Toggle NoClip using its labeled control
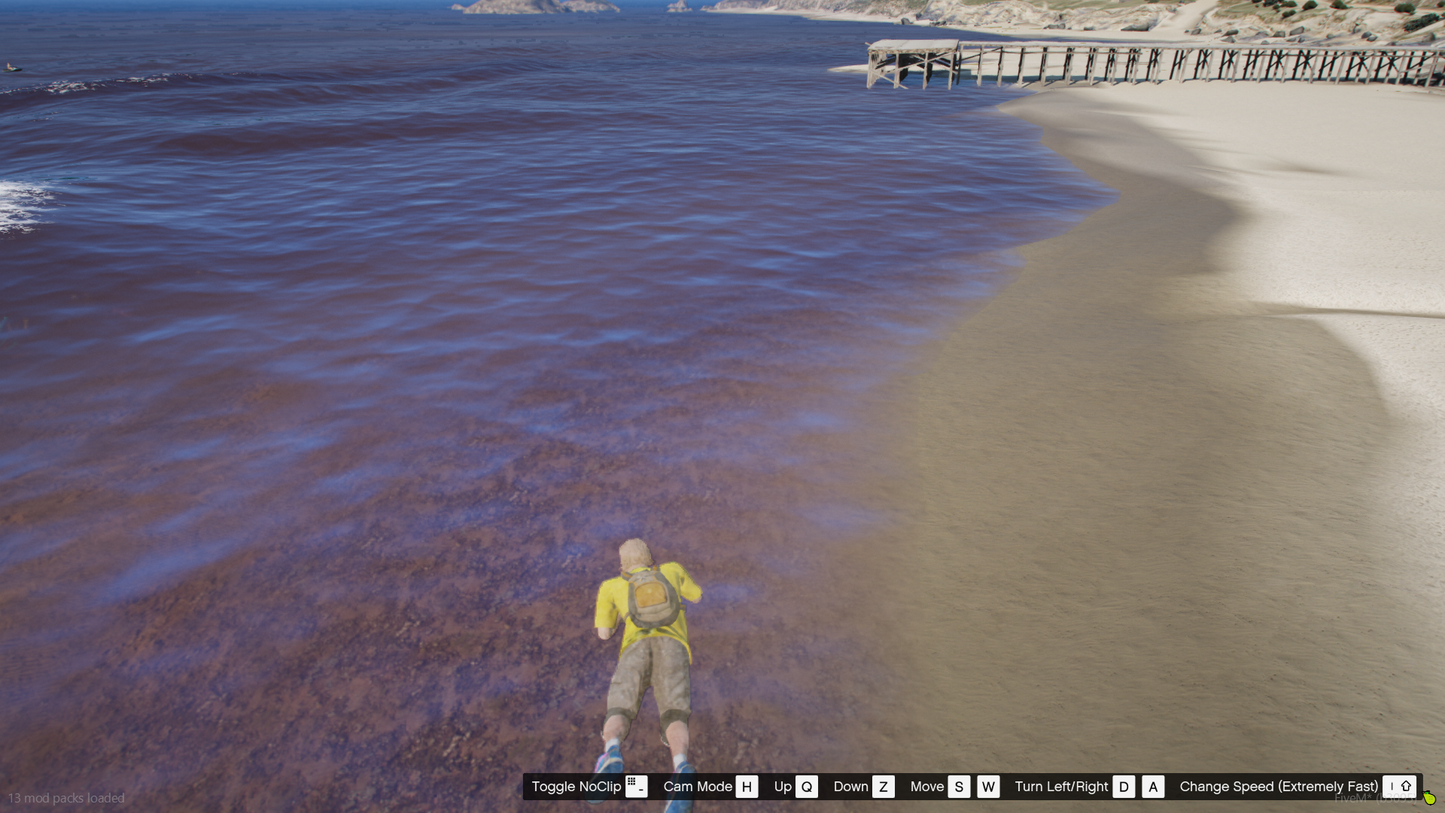1445x813 pixels. click(x=575, y=786)
